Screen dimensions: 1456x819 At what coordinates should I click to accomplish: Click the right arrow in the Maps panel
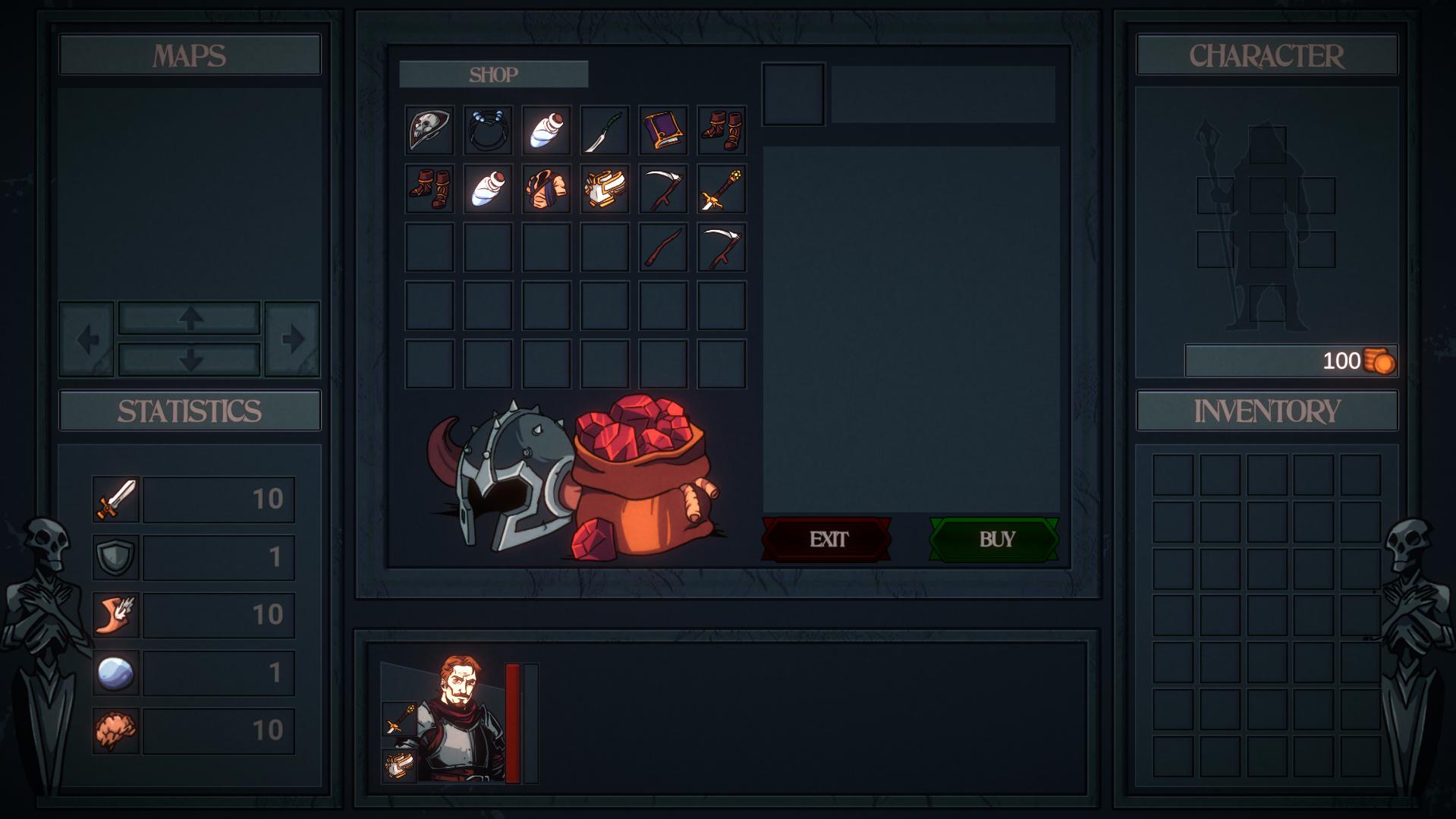click(292, 339)
